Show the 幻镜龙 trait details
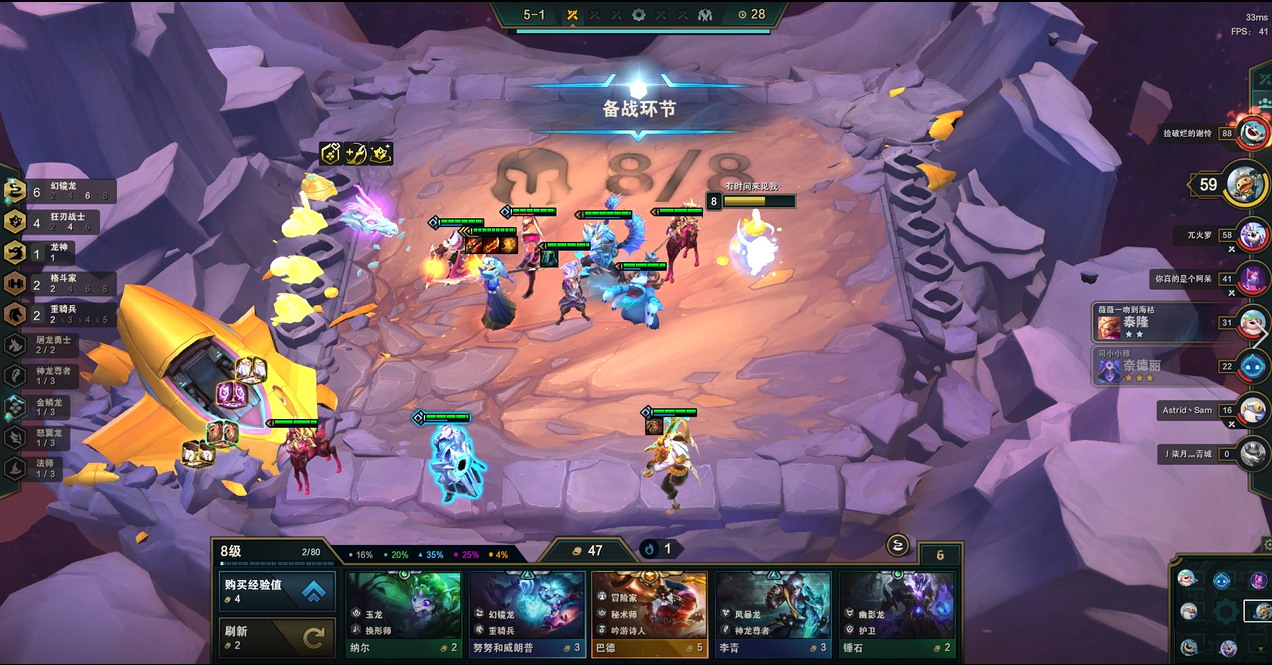 [60, 191]
